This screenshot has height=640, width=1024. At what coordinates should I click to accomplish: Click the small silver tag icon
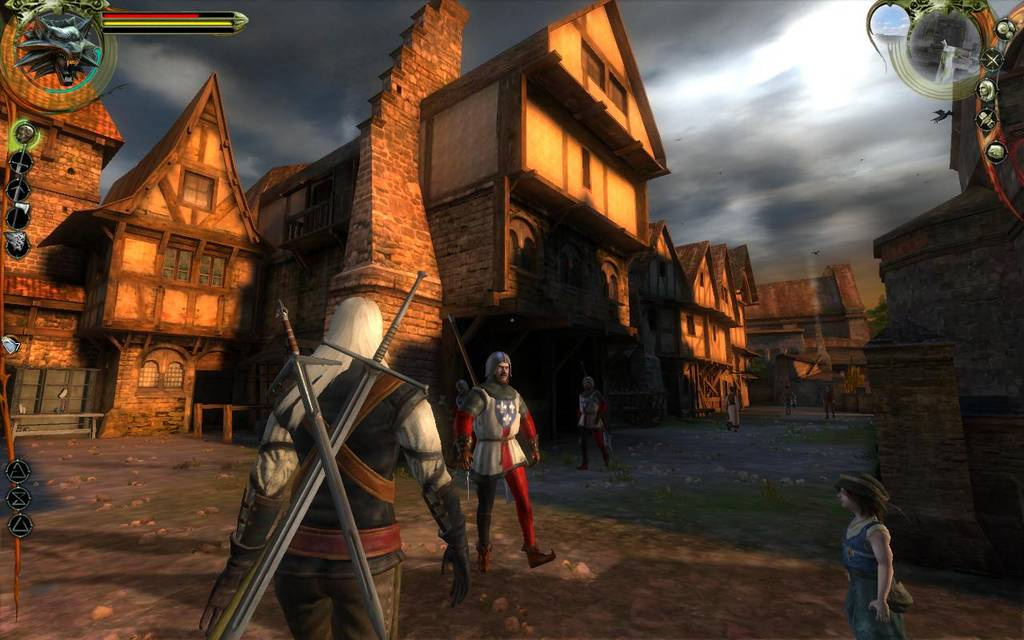10,345
